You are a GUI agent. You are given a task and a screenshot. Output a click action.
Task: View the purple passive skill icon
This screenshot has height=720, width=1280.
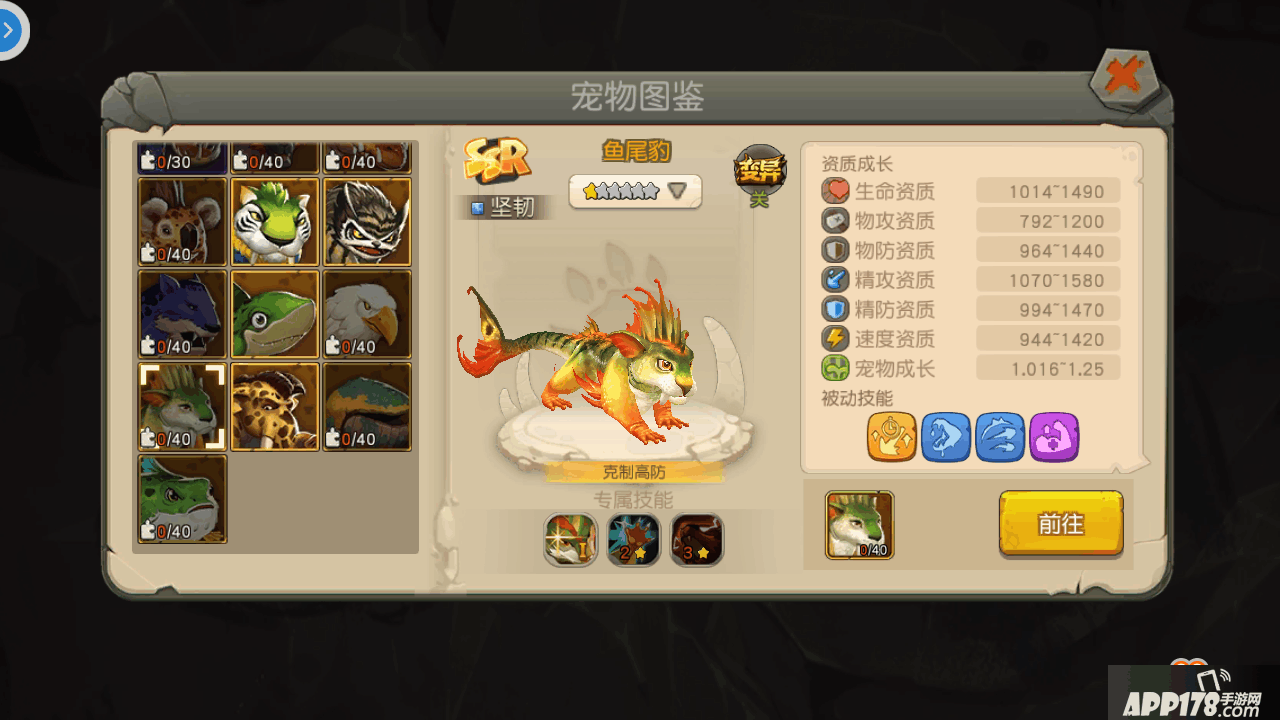pos(1054,437)
